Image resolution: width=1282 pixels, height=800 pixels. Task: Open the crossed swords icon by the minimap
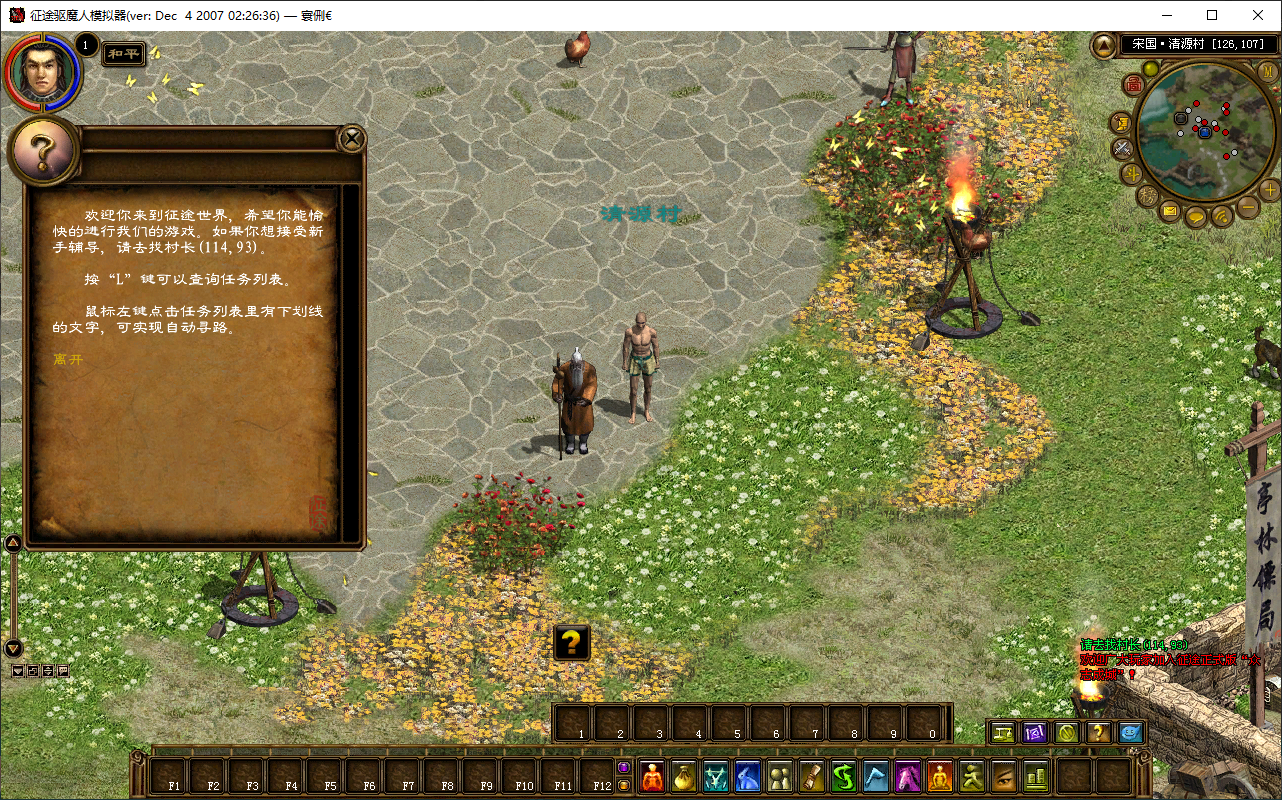pyautogui.click(x=1122, y=149)
